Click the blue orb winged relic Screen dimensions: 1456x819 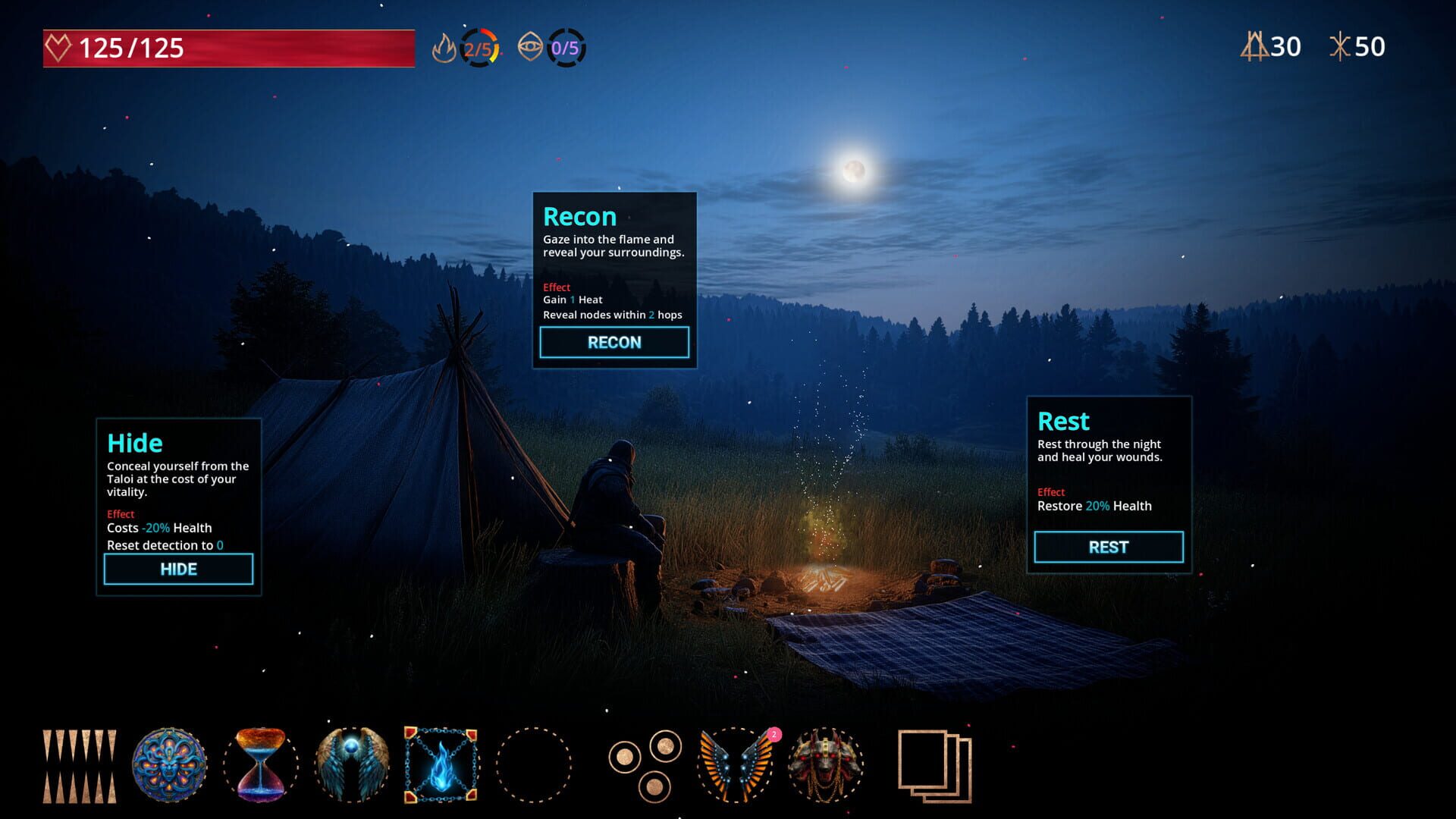click(x=352, y=764)
